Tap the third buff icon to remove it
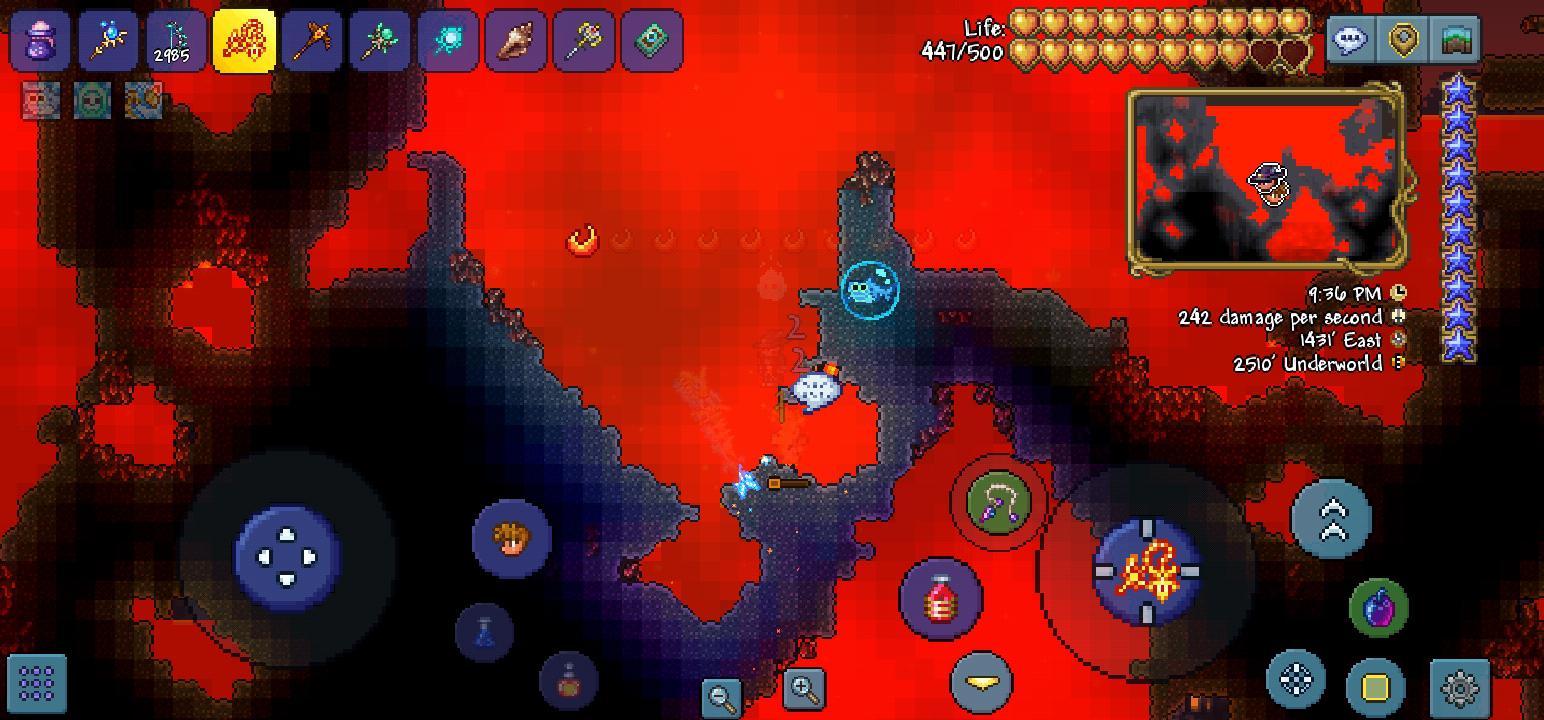The height and width of the screenshot is (720, 1544). (145, 100)
